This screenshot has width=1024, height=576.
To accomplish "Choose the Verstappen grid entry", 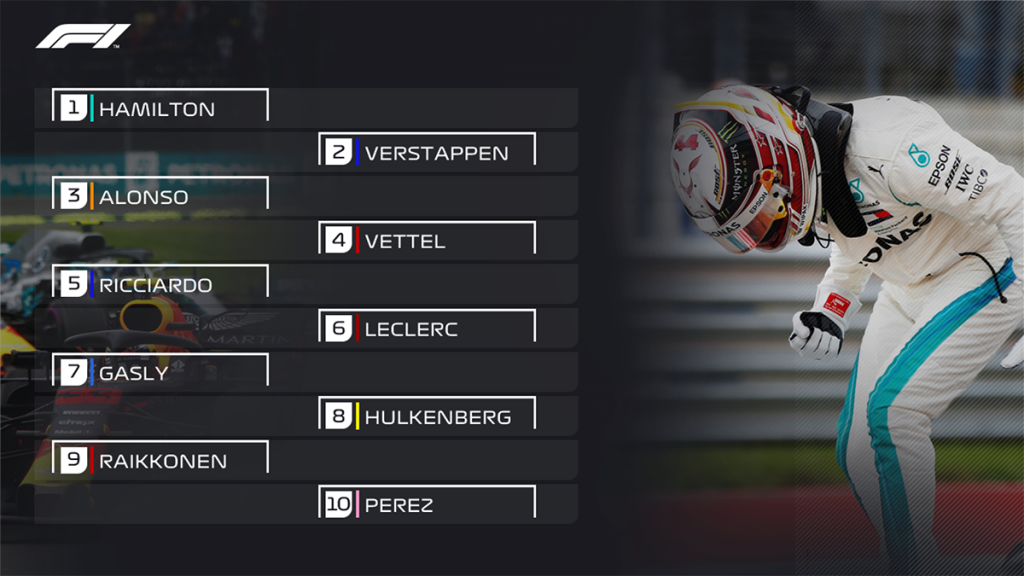I will (428, 152).
